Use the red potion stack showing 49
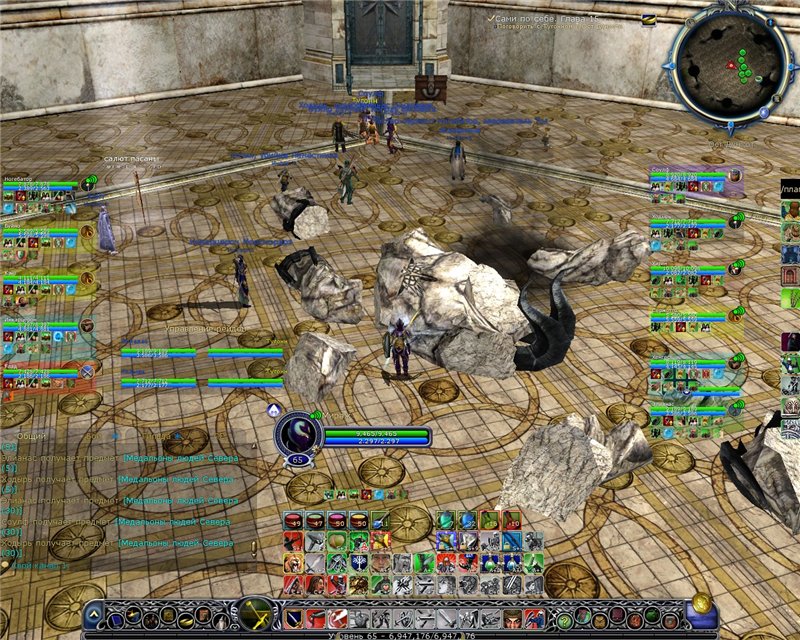 pos(293,520)
